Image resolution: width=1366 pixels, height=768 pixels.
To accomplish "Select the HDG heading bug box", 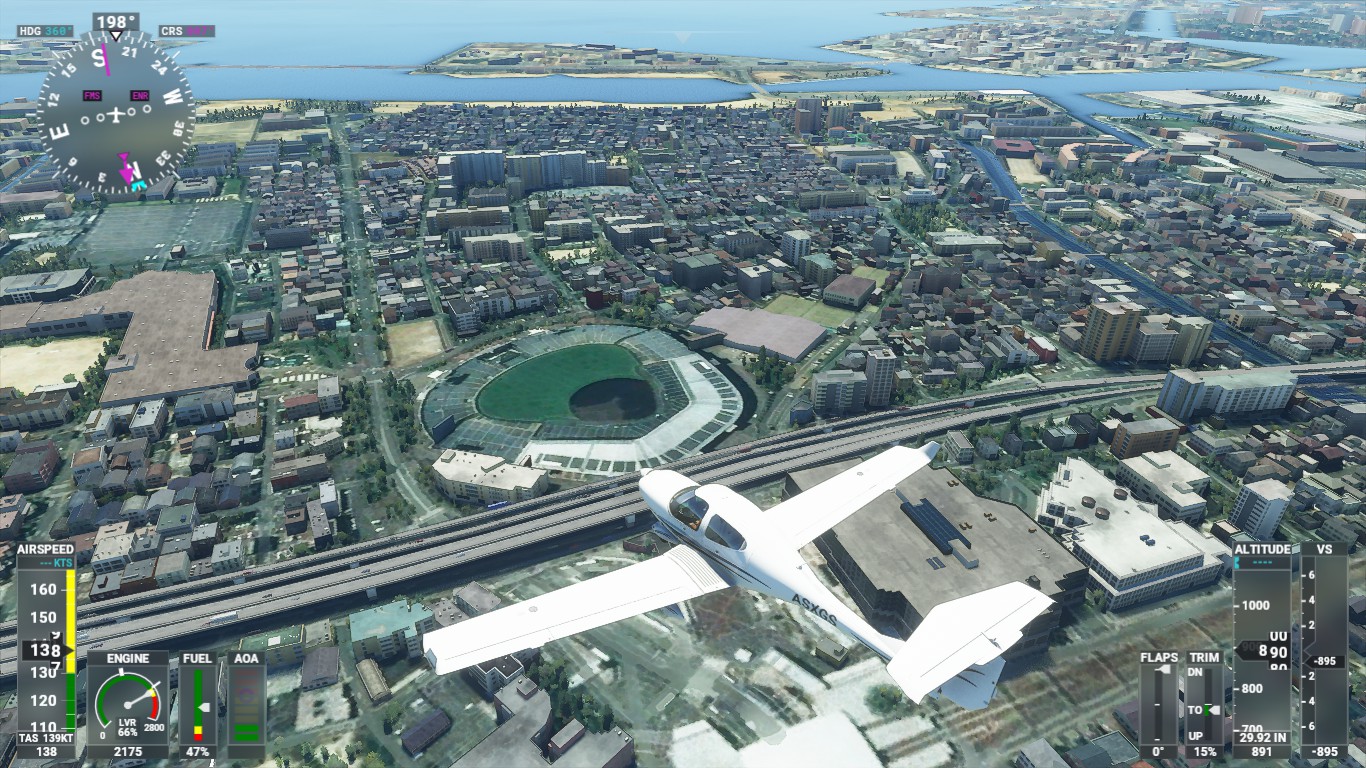I will coord(45,32).
